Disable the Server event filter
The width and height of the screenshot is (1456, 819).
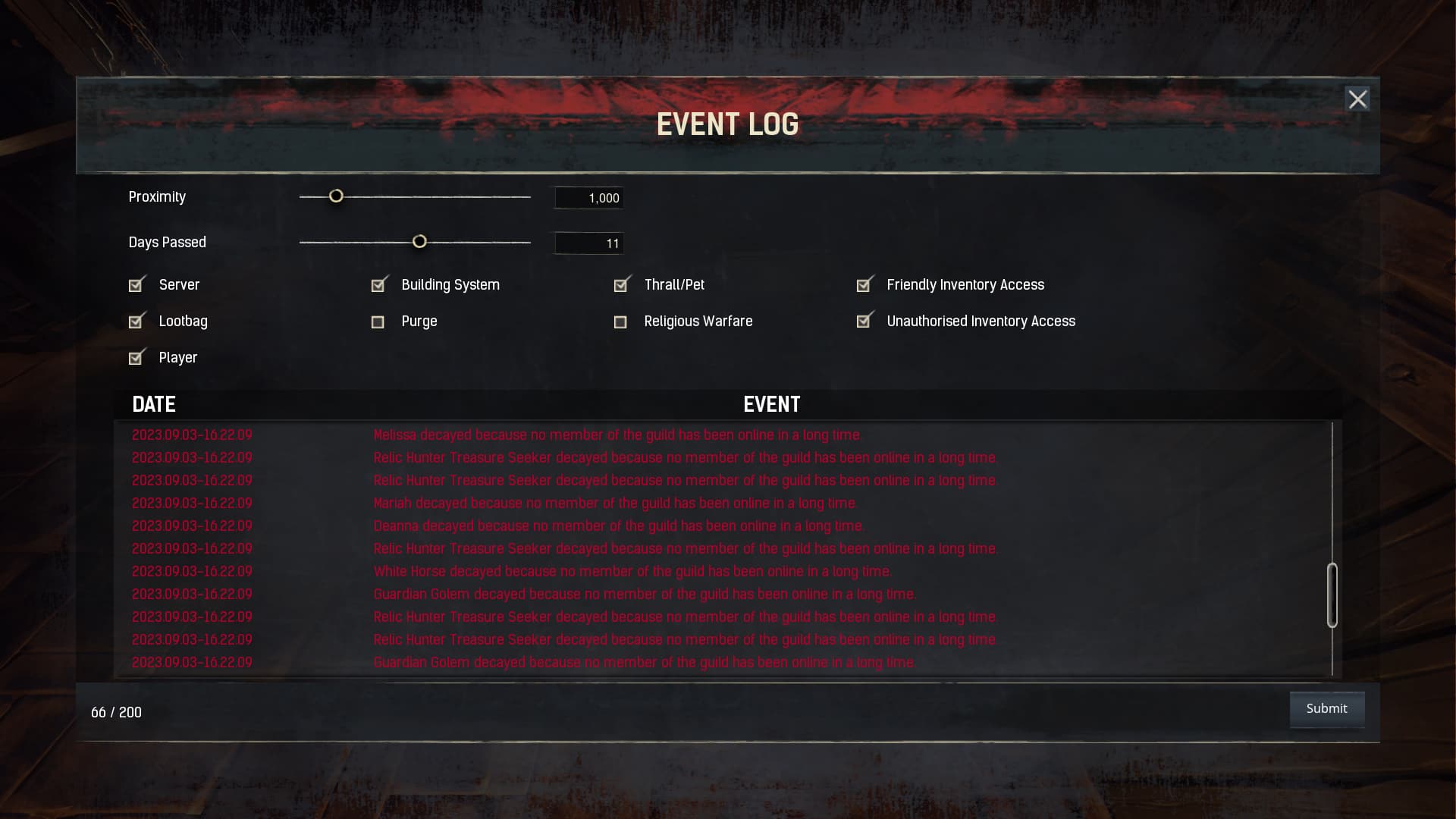(x=136, y=284)
